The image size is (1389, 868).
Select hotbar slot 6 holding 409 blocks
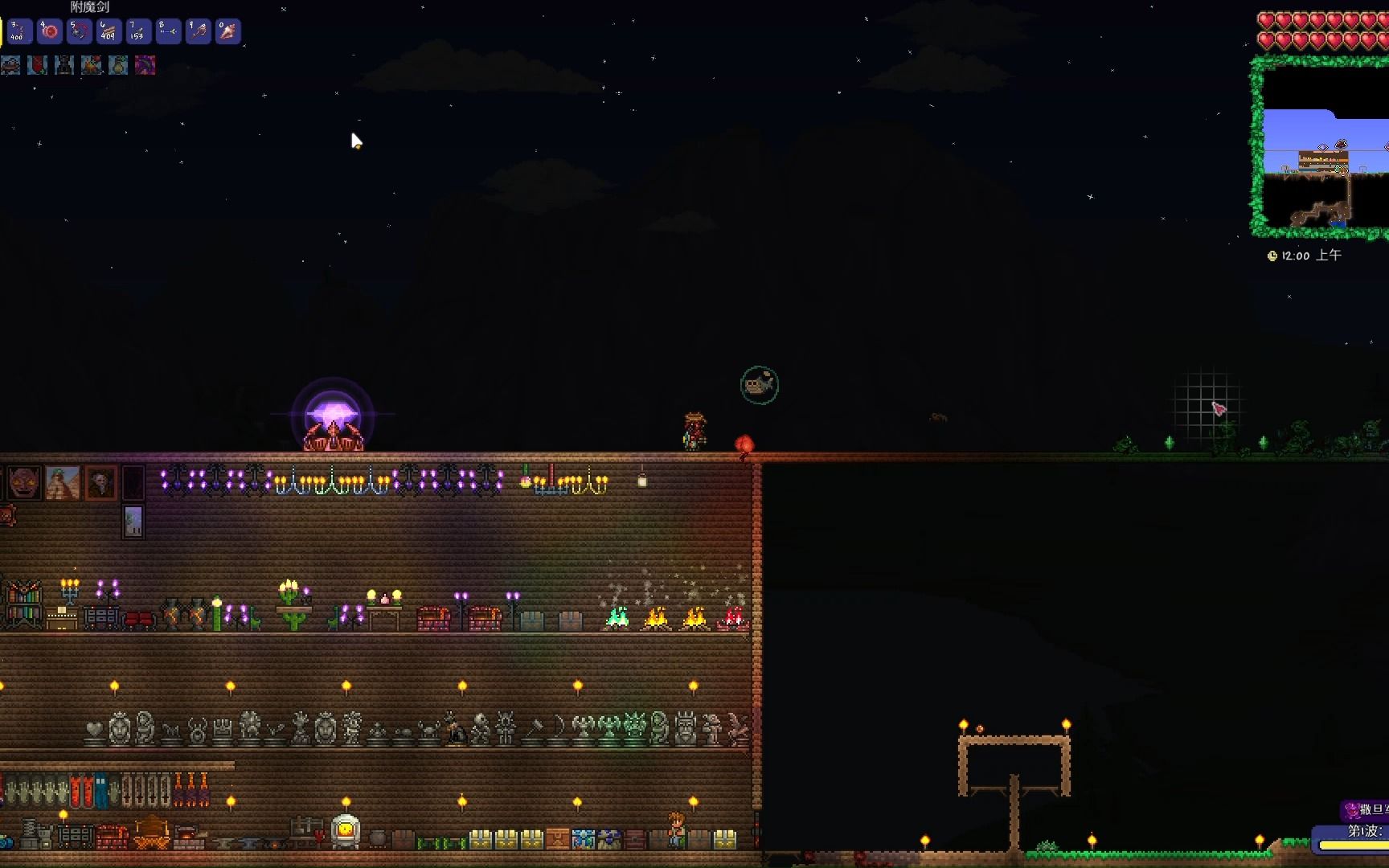(x=109, y=31)
